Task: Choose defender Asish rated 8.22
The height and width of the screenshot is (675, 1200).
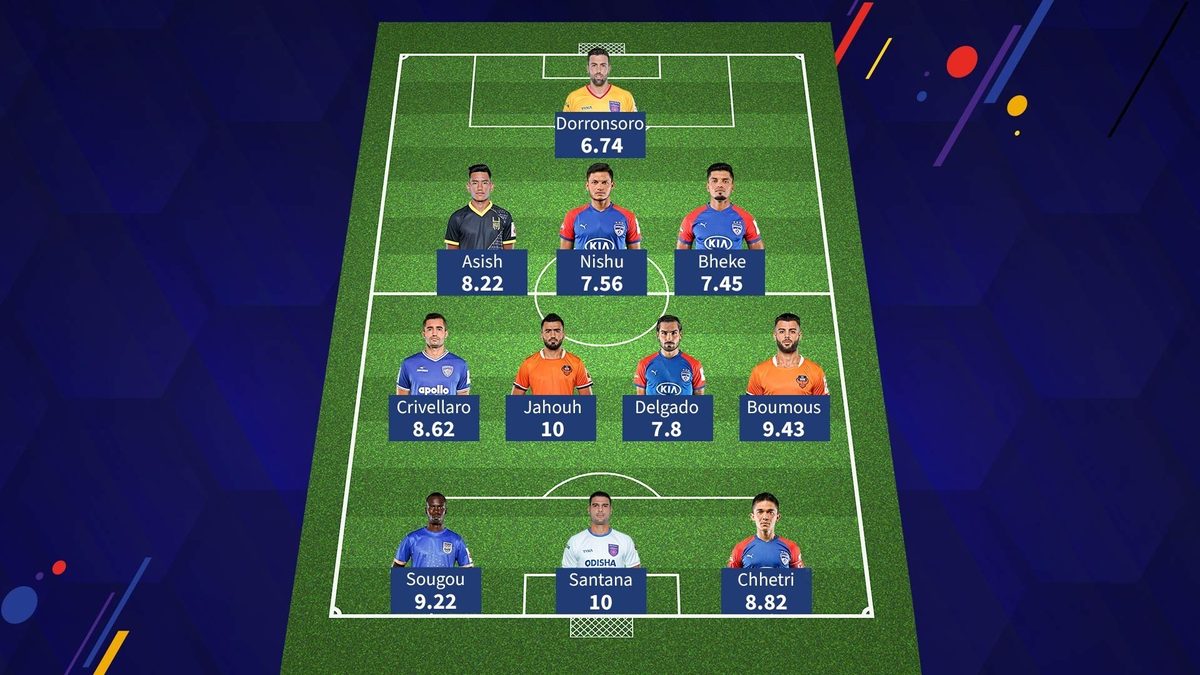Action: click(x=481, y=272)
